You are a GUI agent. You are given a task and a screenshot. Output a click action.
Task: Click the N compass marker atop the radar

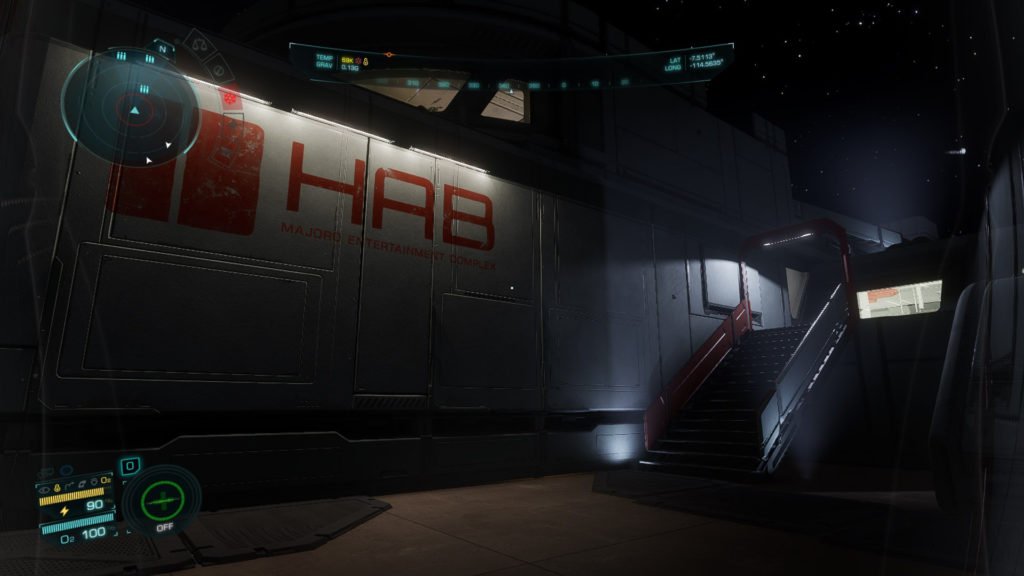[x=163, y=46]
